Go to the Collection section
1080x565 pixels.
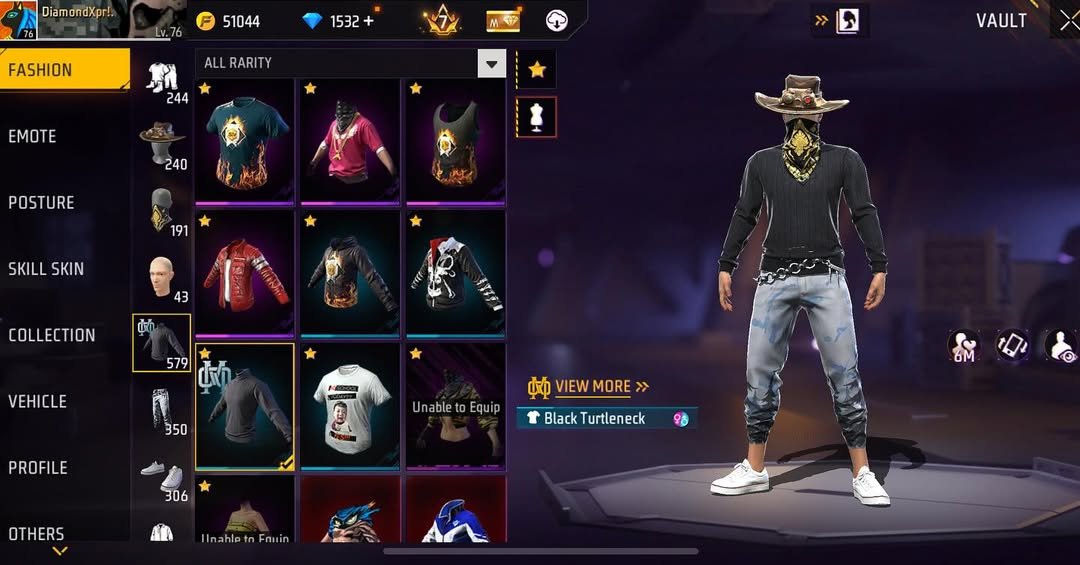[x=52, y=335]
